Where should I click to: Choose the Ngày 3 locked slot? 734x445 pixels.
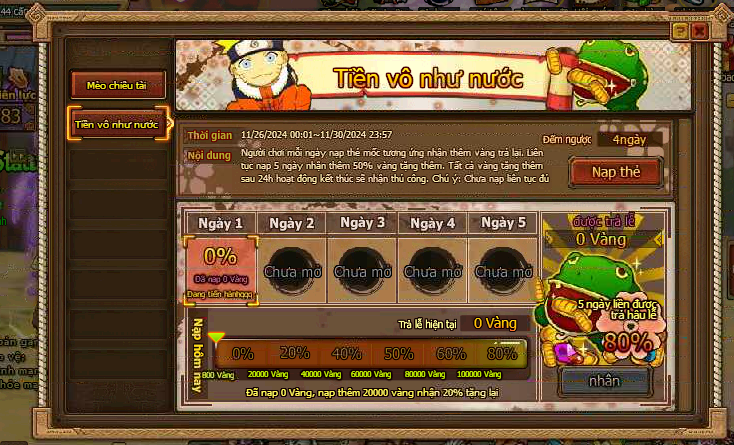[x=362, y=268]
